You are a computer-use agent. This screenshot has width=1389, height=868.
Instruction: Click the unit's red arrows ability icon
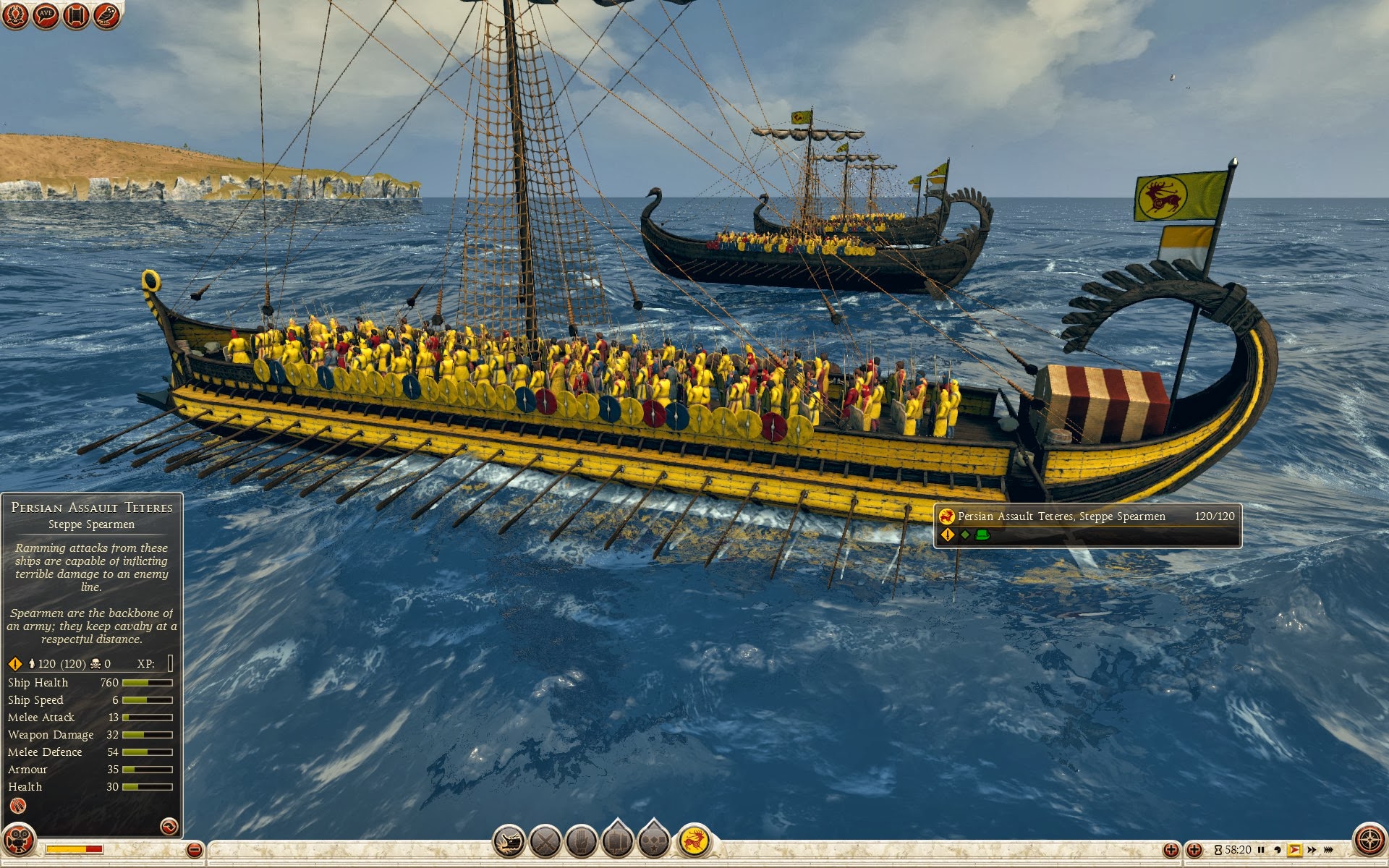coord(18,806)
